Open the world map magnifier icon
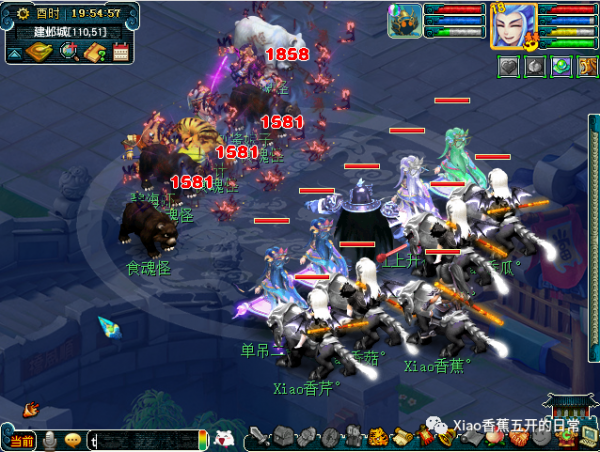 (x=70, y=51)
